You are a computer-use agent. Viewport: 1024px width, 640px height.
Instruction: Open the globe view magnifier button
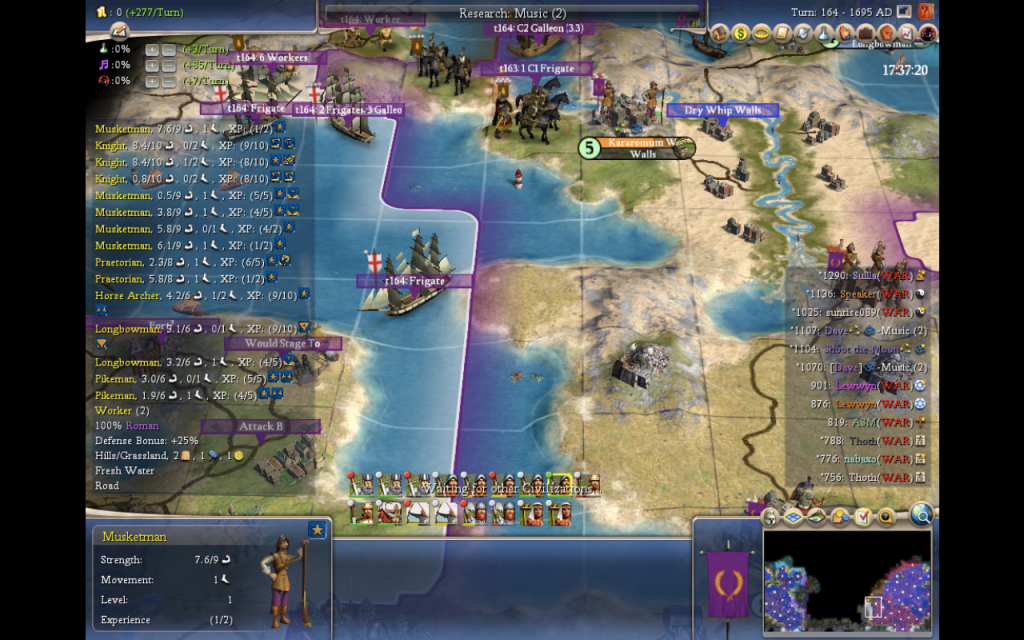click(x=921, y=515)
